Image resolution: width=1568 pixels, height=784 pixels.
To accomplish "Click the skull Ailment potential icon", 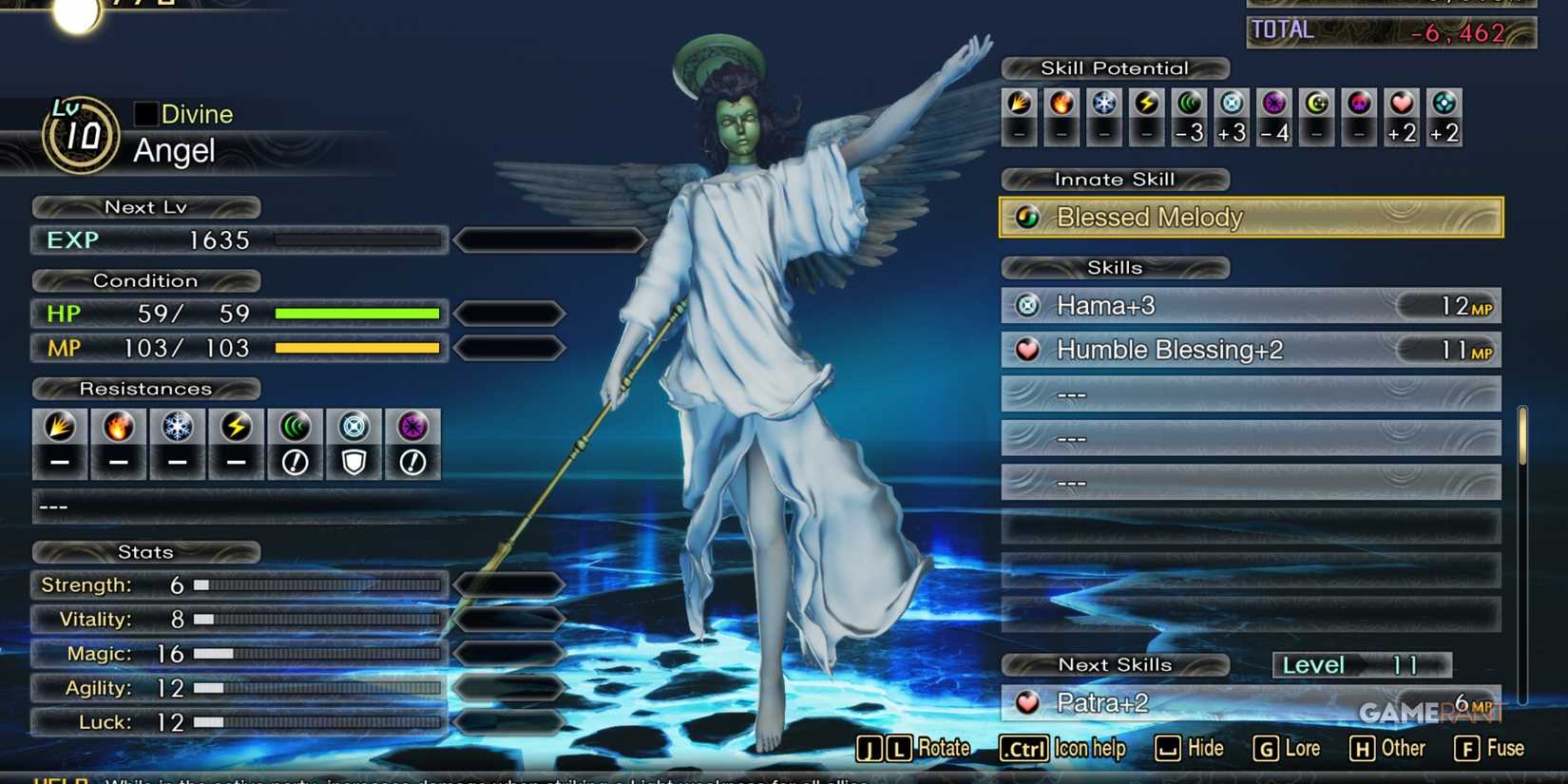I will 1358,106.
